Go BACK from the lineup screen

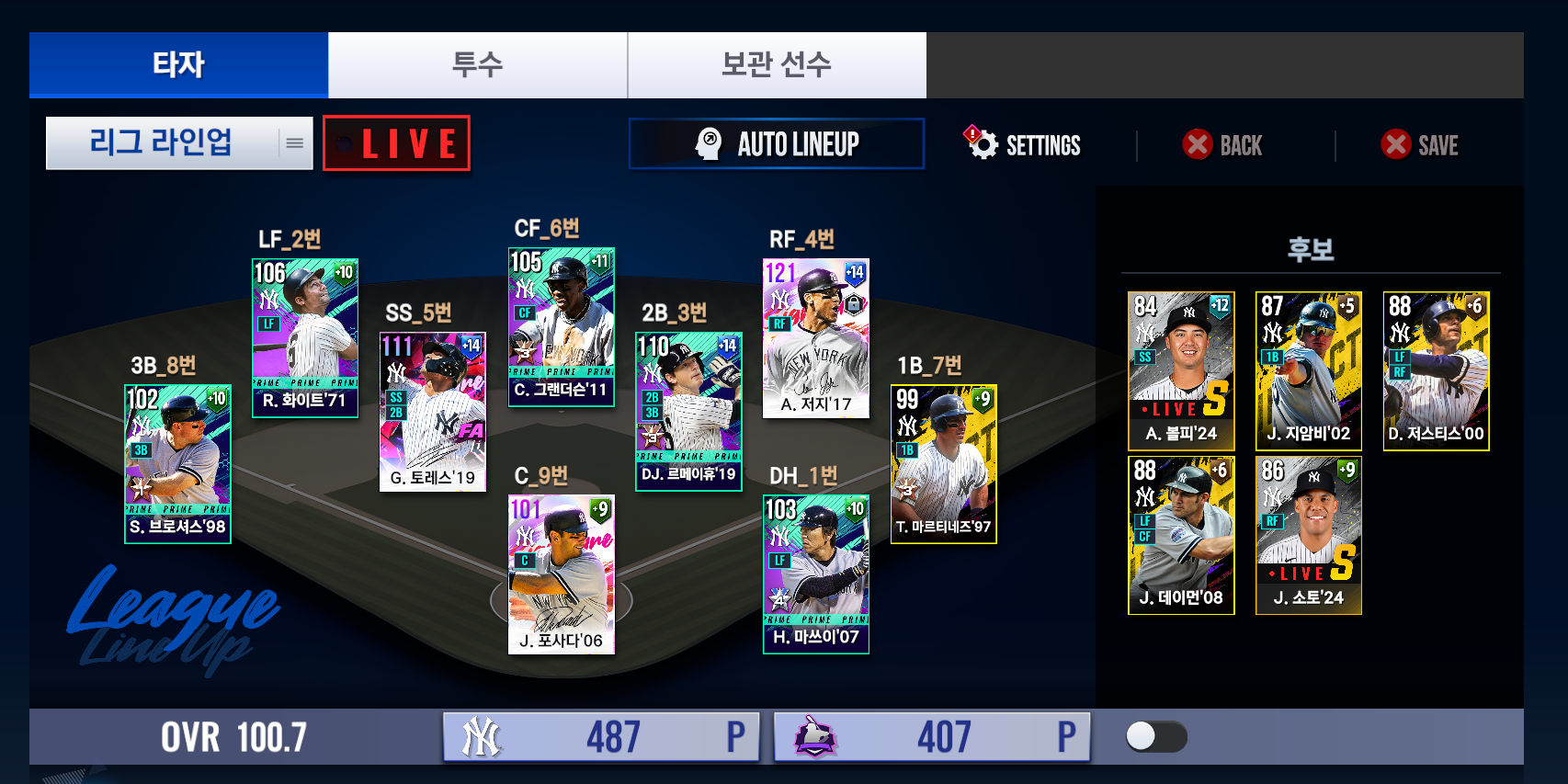coord(1222,145)
